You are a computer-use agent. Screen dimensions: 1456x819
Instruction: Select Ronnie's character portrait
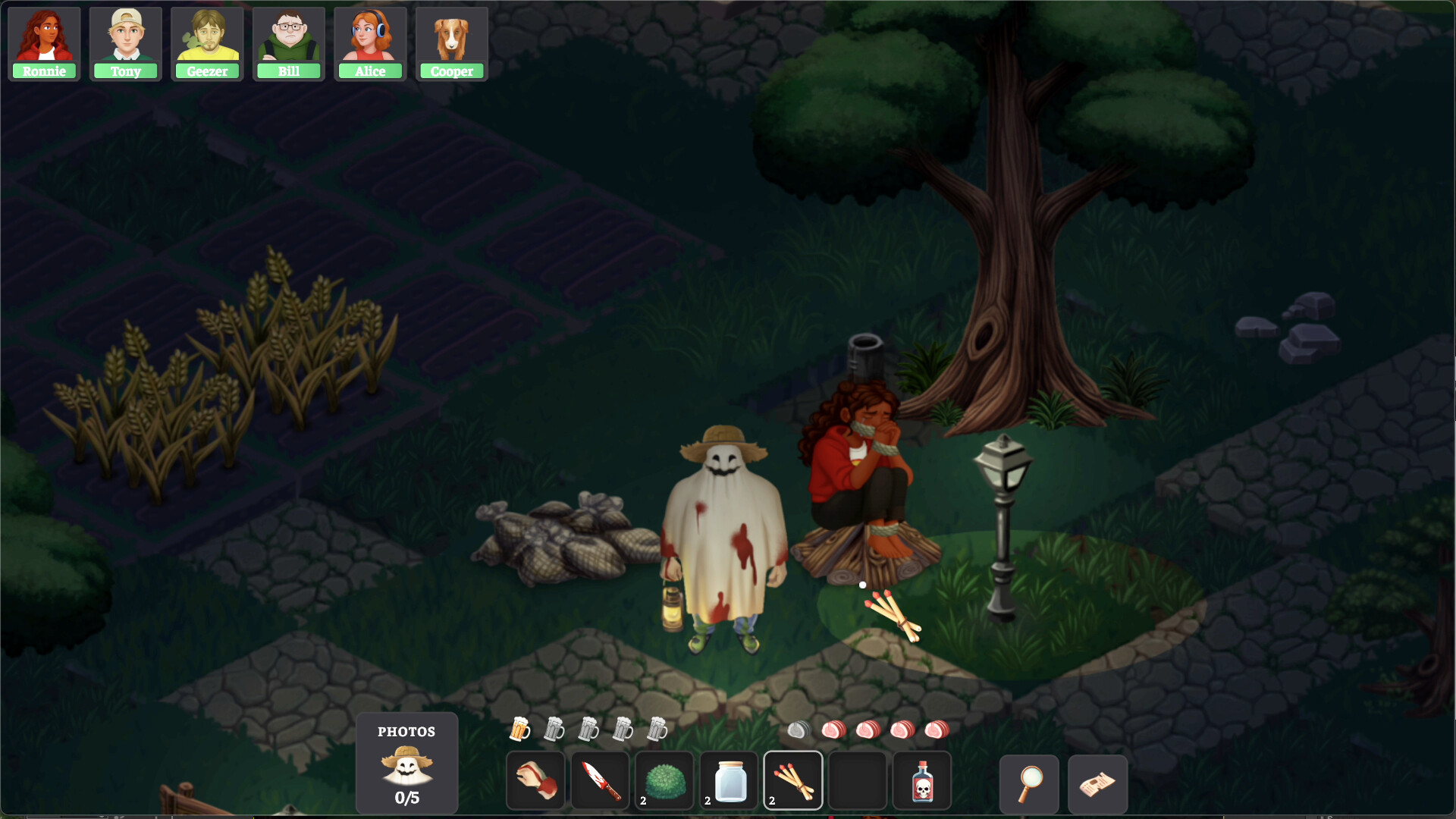(44, 42)
